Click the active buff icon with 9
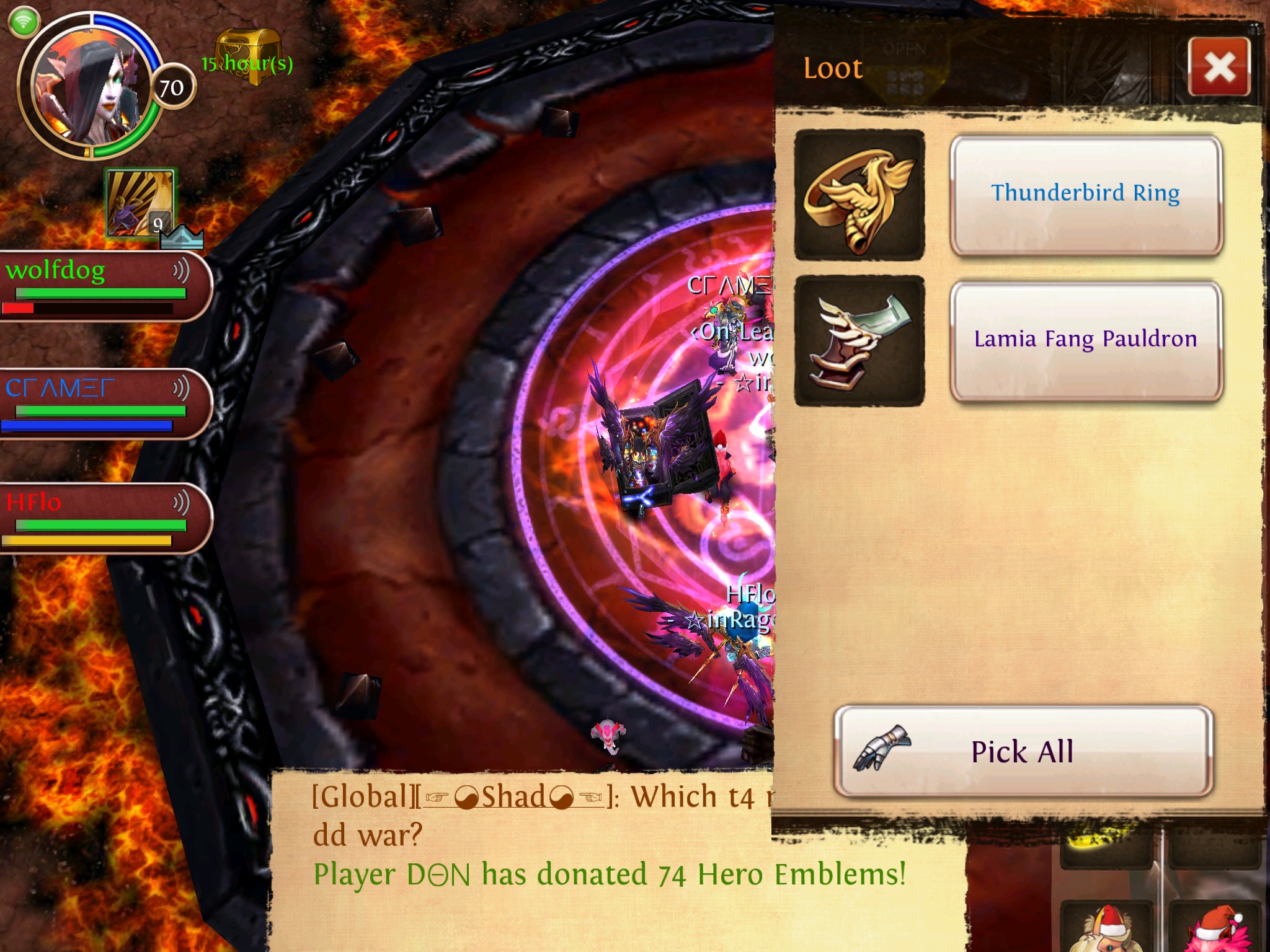The height and width of the screenshot is (952, 1270). pos(140,203)
